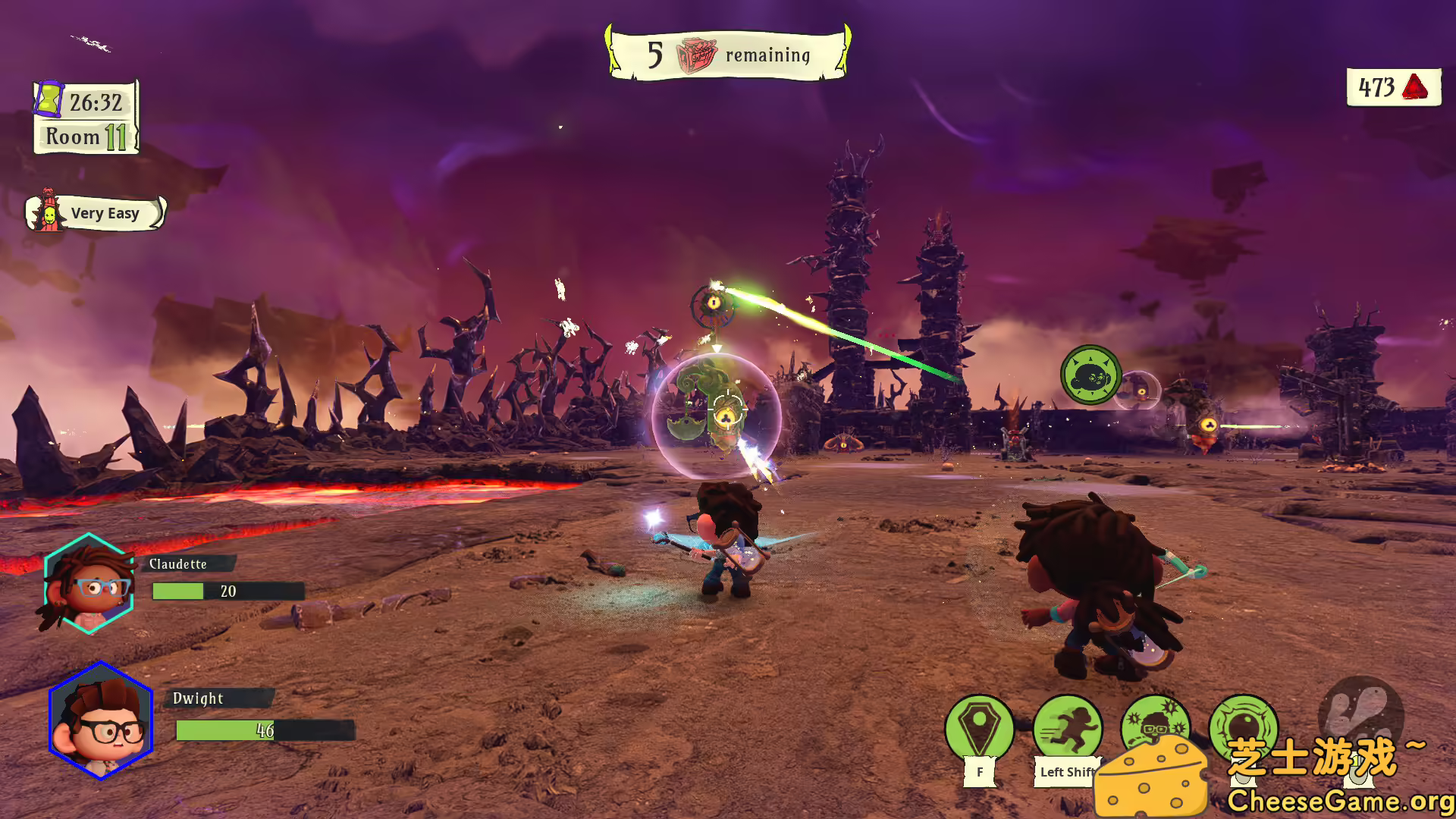Visit the CheeseGame.org watermark link

(x=1339, y=801)
